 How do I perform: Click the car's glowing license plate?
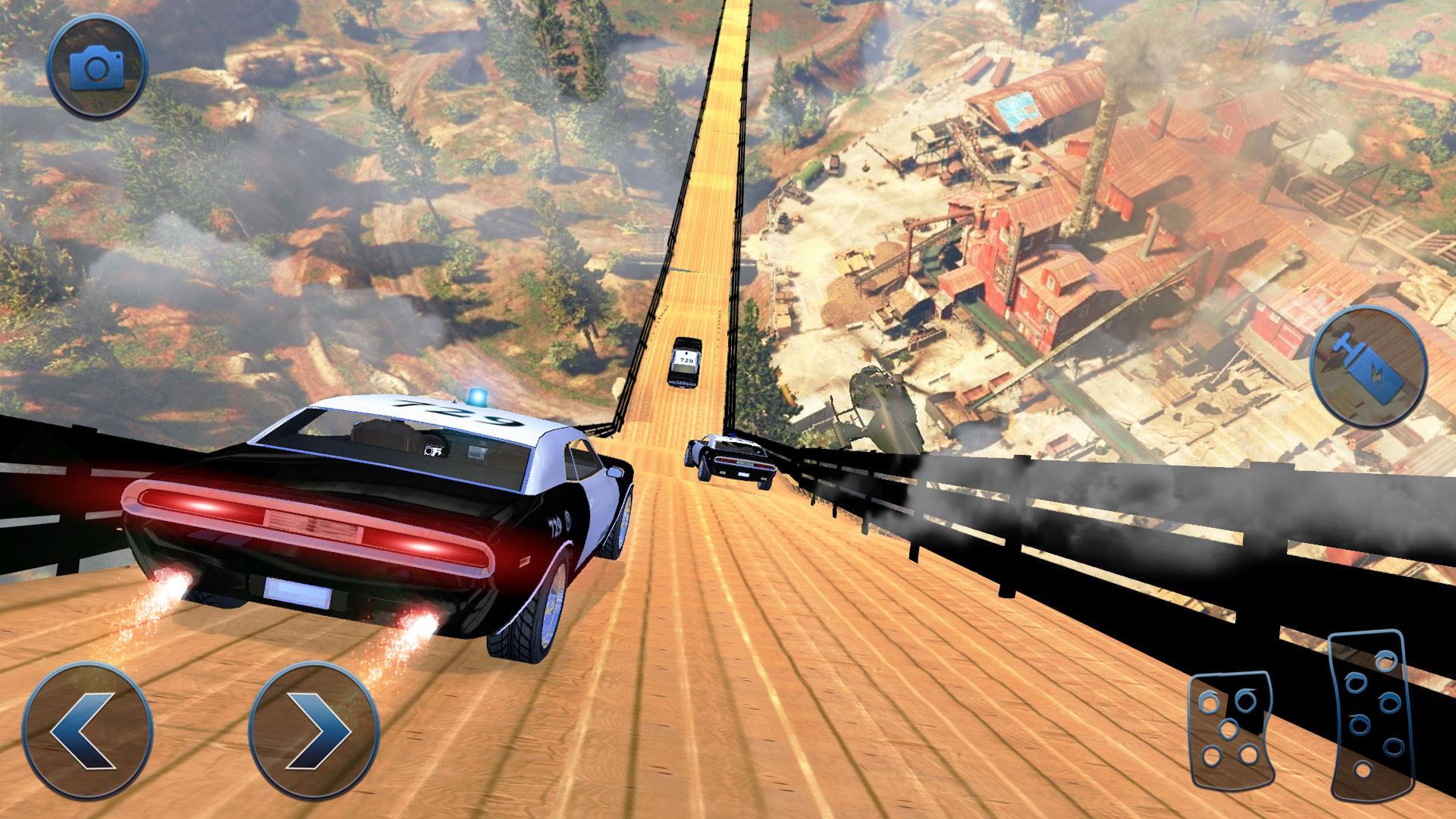point(296,589)
